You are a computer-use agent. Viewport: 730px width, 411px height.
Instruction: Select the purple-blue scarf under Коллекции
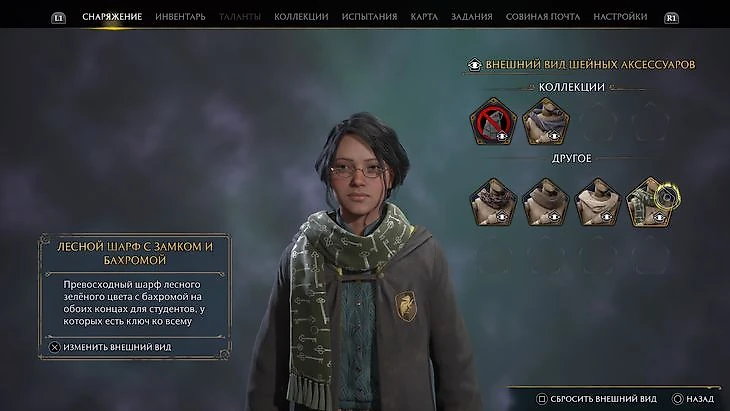[545, 122]
